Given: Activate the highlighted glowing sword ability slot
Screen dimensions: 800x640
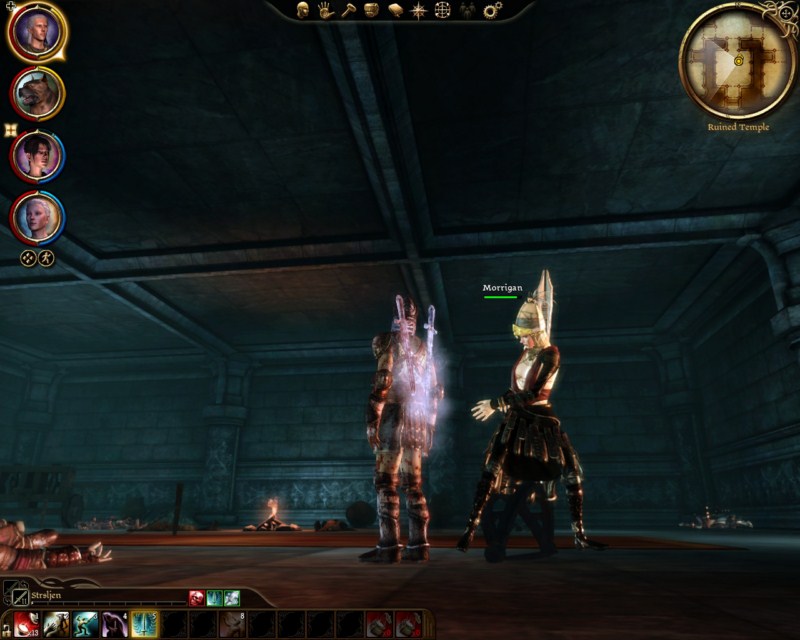Looking at the screenshot, I should click(144, 625).
